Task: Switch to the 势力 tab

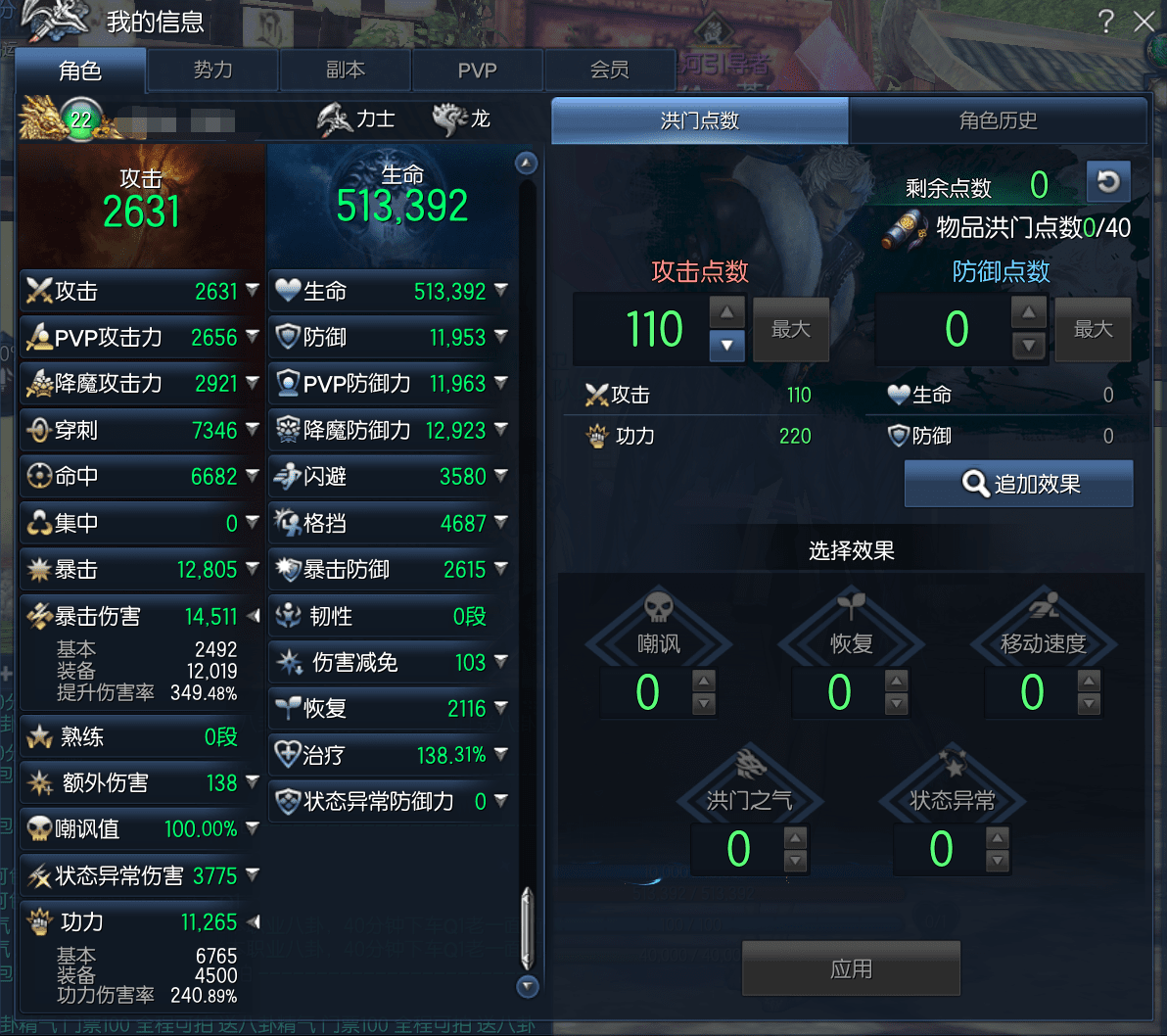Action: tap(212, 71)
